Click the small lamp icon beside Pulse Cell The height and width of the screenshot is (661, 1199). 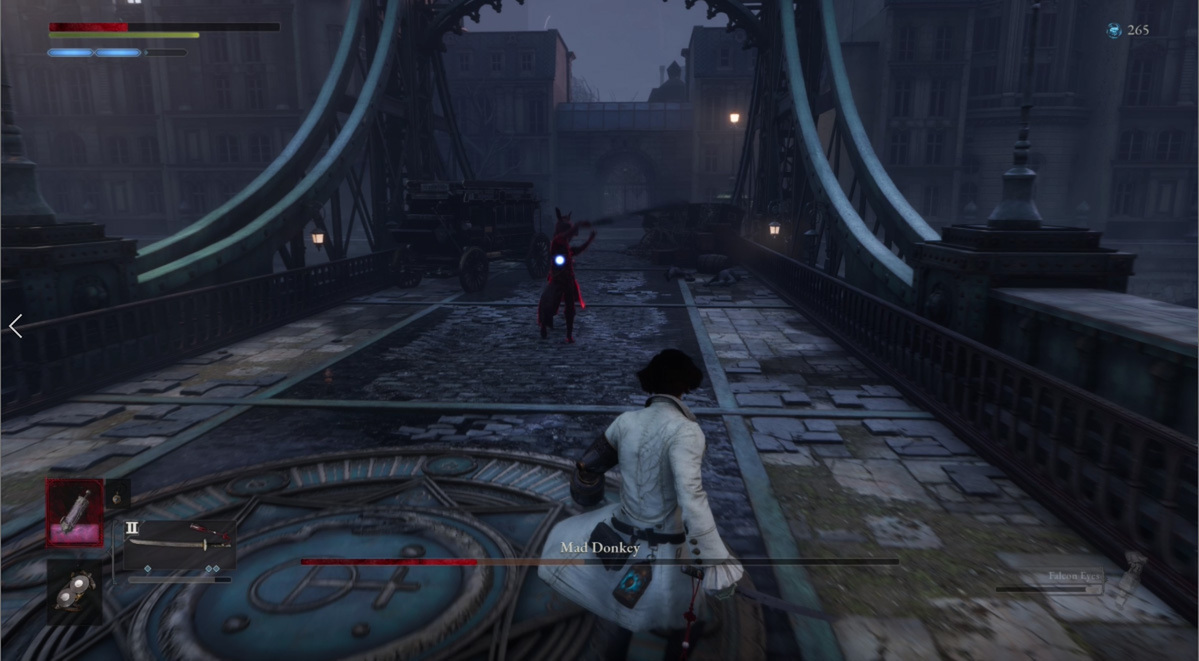116,495
